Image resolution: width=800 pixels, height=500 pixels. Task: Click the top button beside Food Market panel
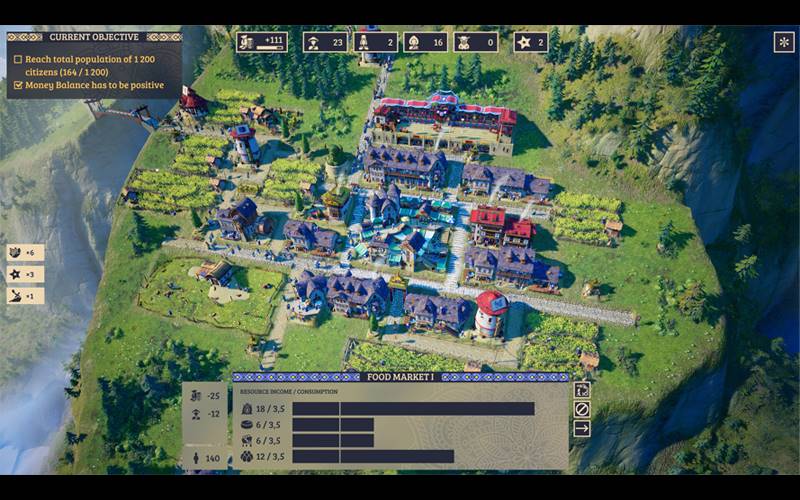pyautogui.click(x=582, y=390)
